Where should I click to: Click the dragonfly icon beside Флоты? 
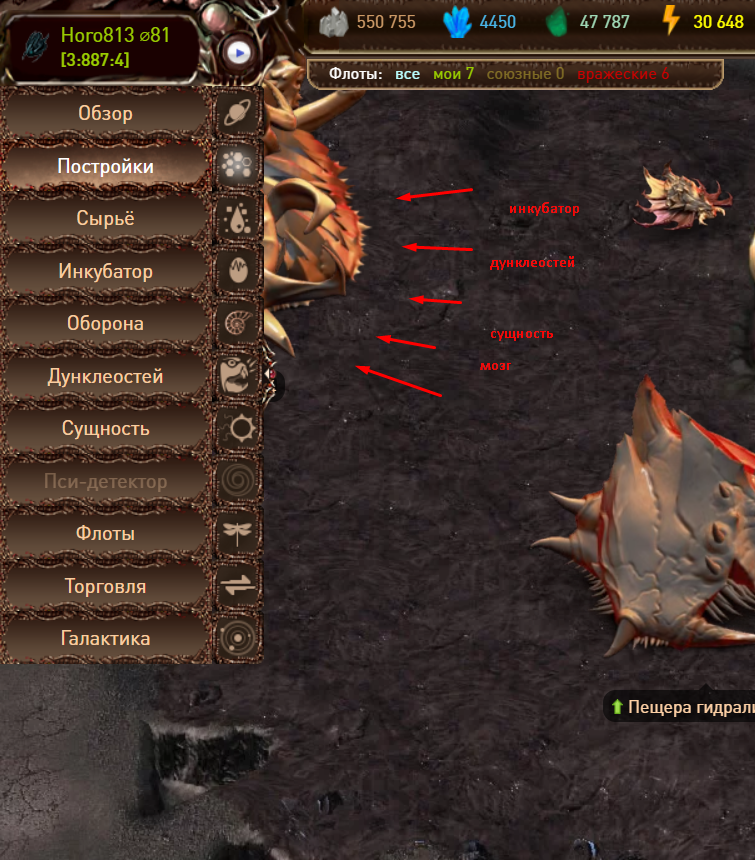pos(239,534)
